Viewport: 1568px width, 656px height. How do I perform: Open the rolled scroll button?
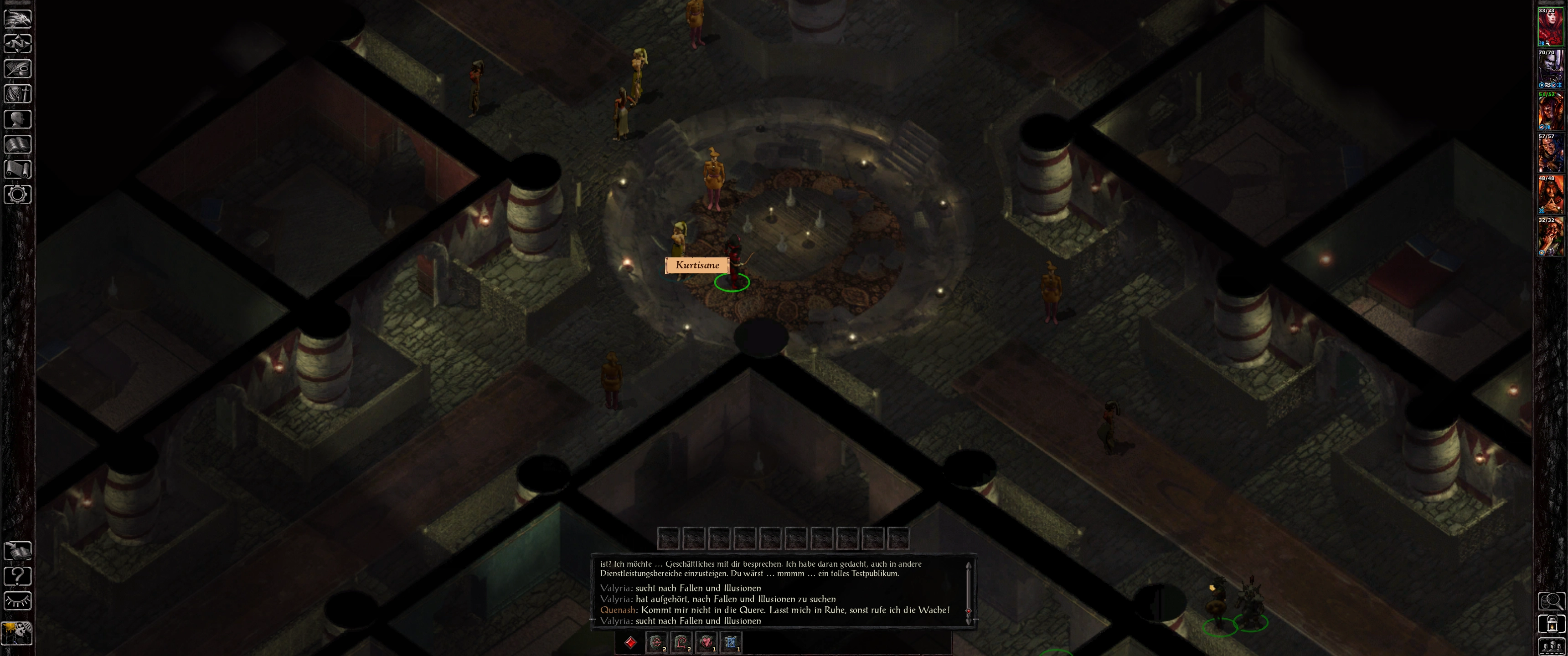pos(18,169)
